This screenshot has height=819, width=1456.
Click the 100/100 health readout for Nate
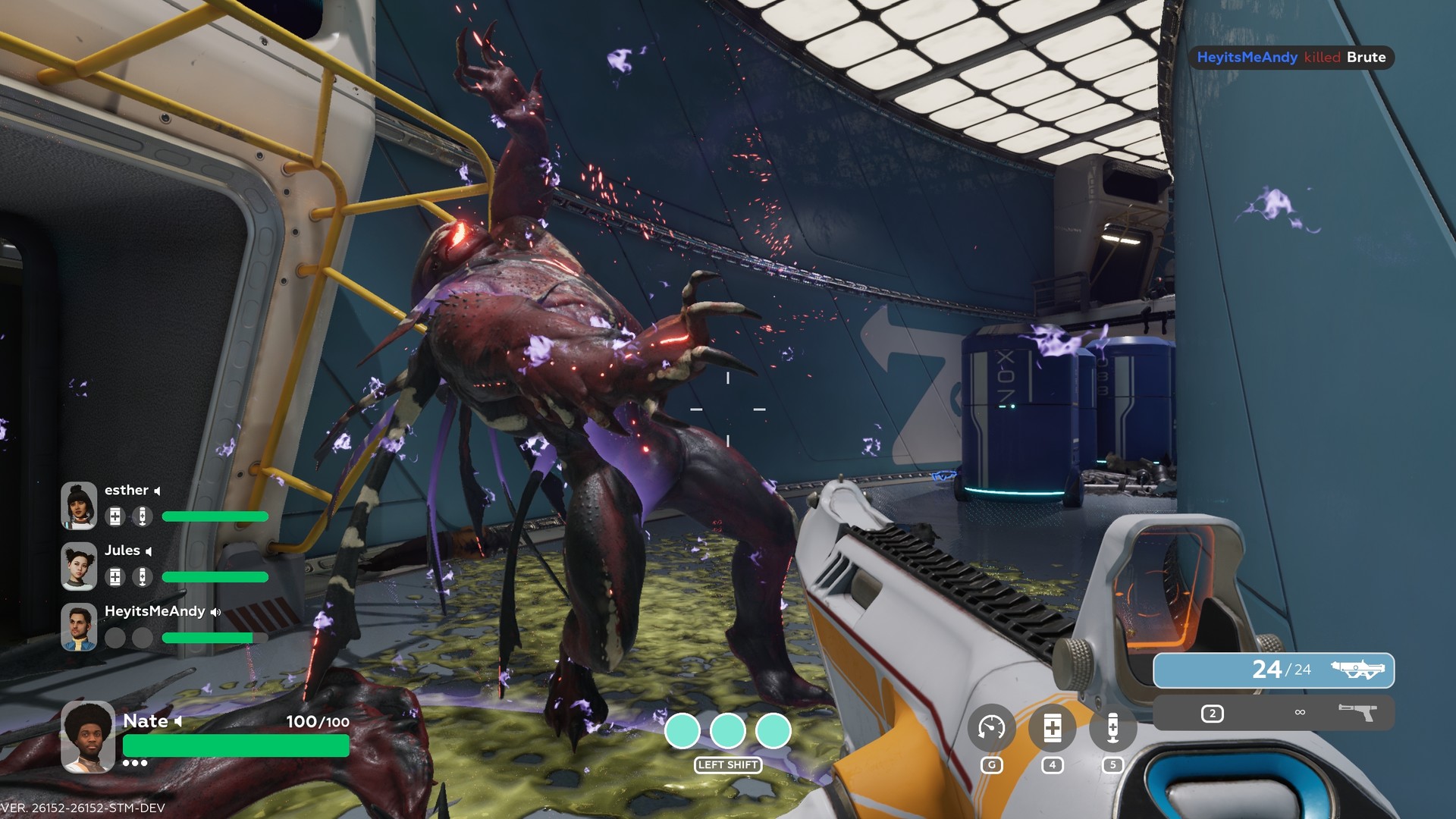click(316, 722)
